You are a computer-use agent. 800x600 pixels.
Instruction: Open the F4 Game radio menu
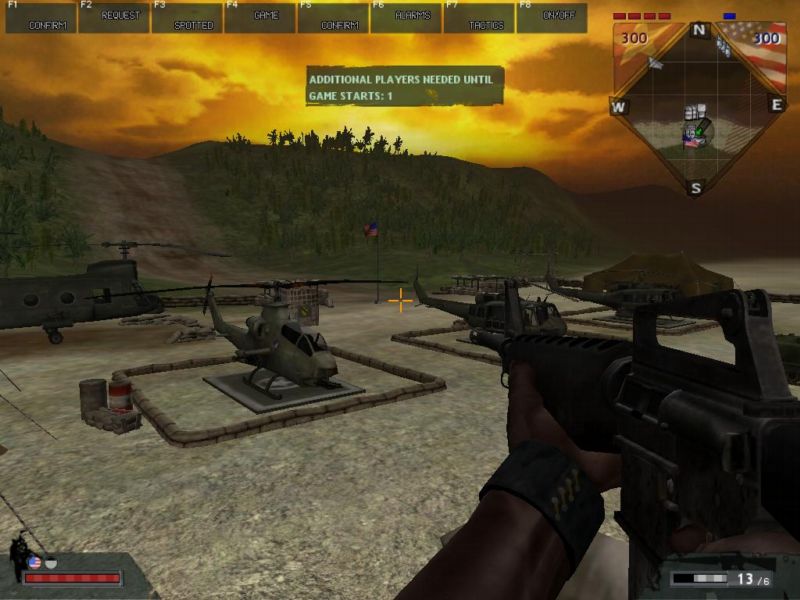260,18
